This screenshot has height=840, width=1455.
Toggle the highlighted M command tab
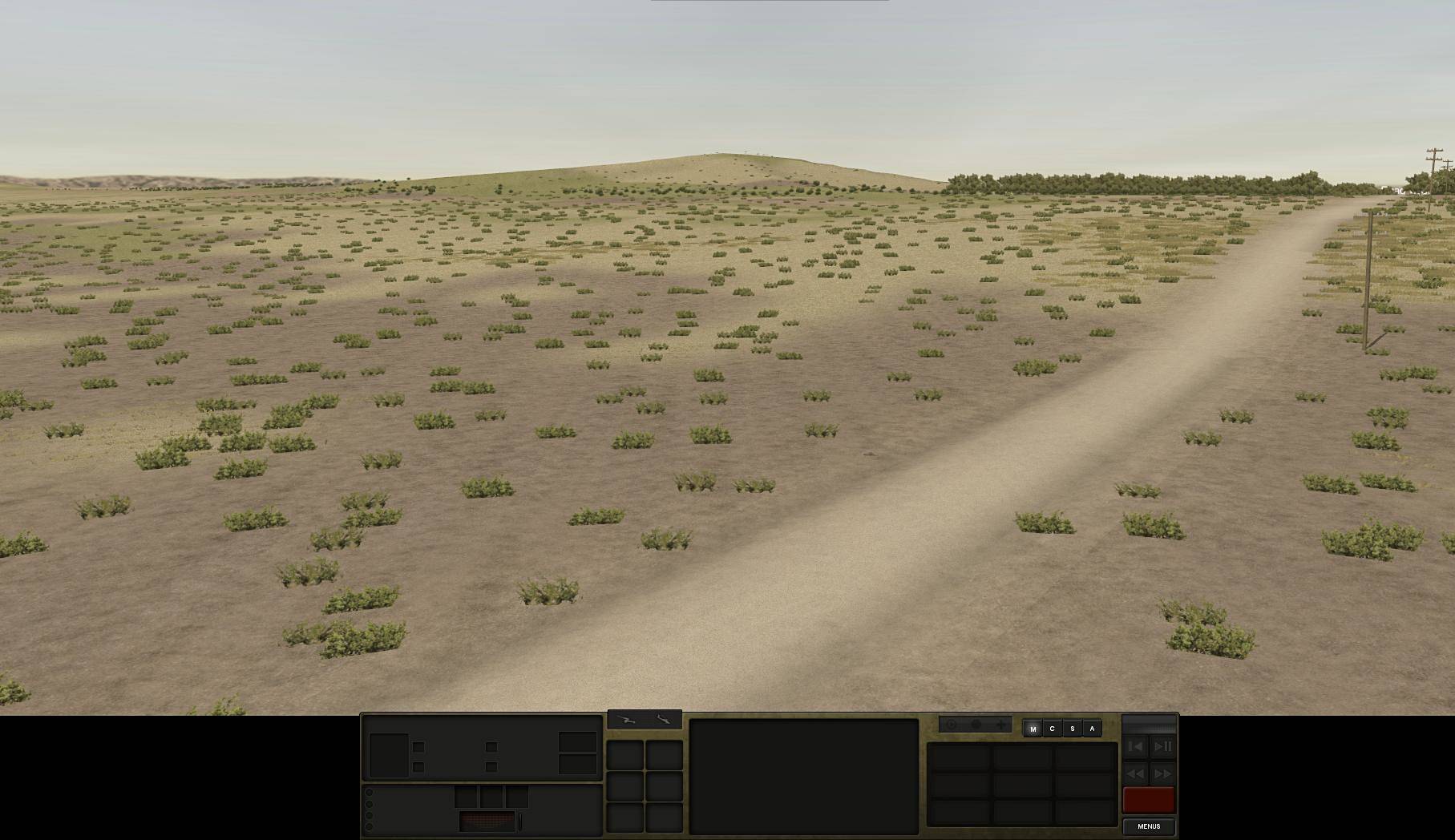pyautogui.click(x=1032, y=728)
